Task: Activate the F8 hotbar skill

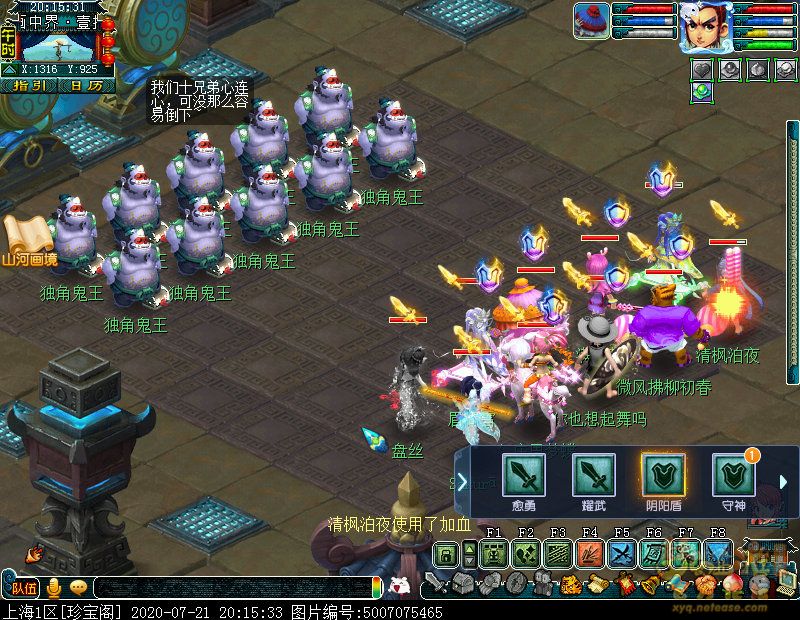Action: pyautogui.click(x=717, y=553)
